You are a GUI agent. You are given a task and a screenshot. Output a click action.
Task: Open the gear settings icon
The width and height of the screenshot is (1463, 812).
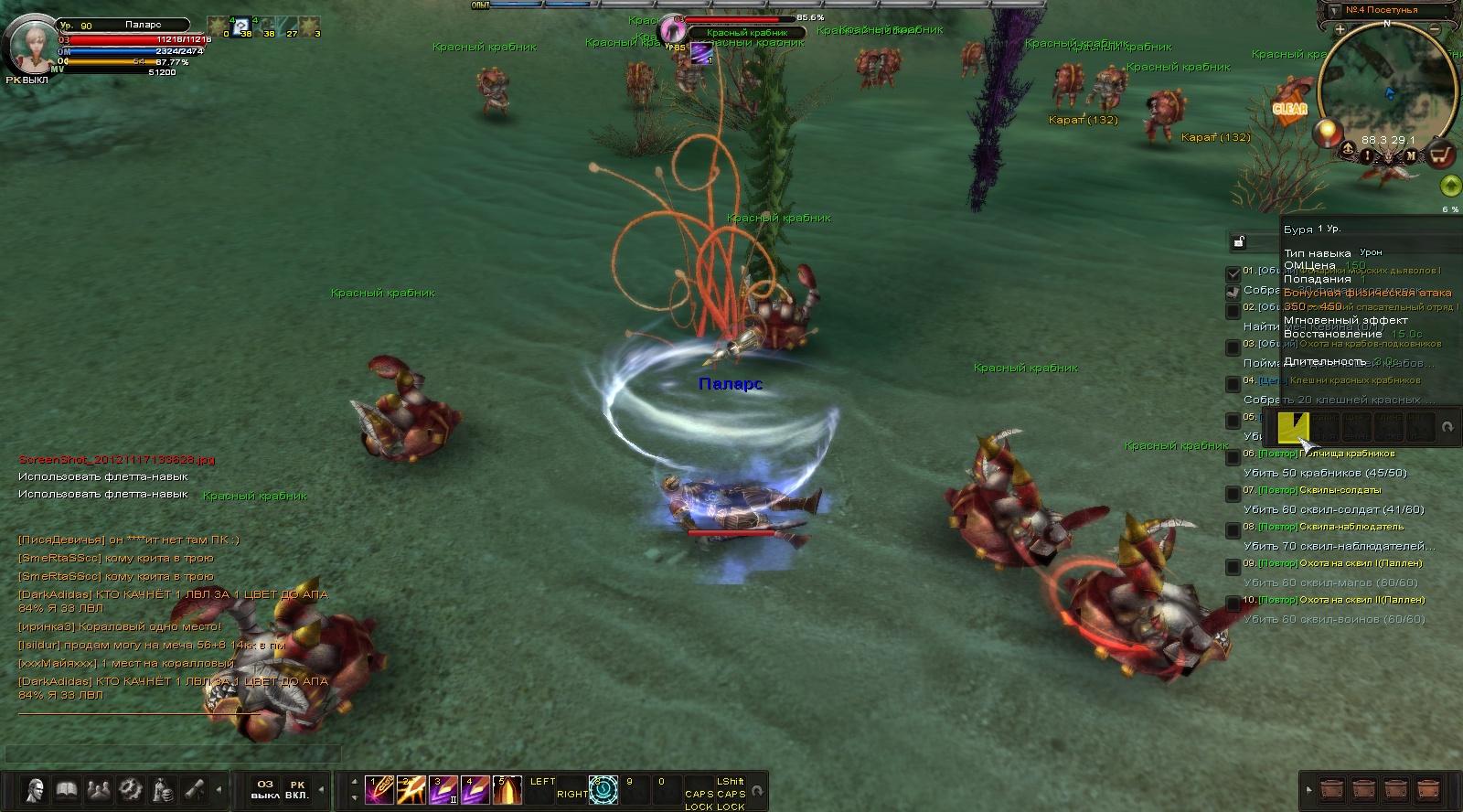[130, 789]
